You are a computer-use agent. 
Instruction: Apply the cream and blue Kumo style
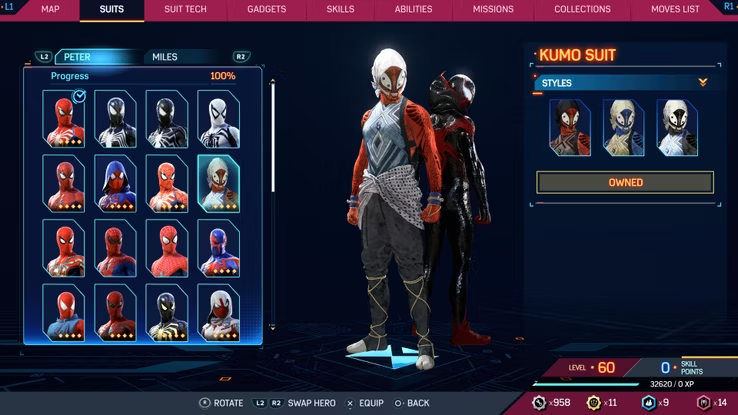click(623, 127)
